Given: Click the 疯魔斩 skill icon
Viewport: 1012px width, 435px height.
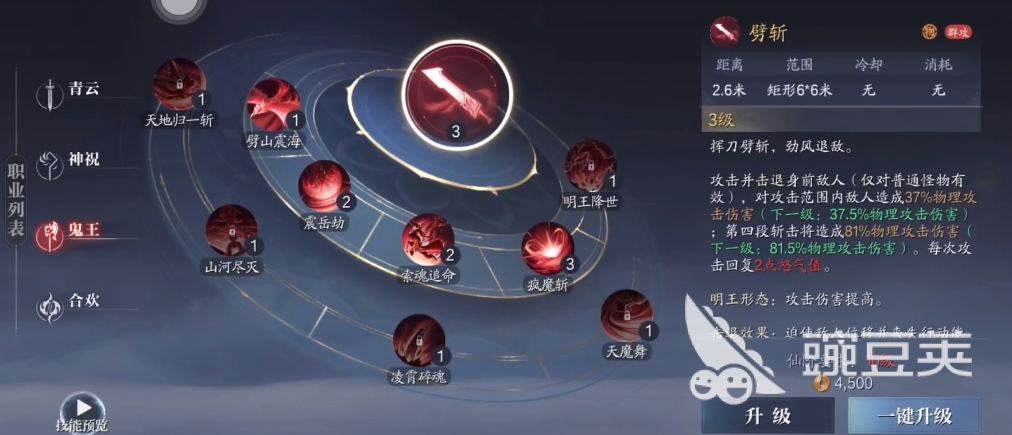Looking at the screenshot, I should (548, 249).
